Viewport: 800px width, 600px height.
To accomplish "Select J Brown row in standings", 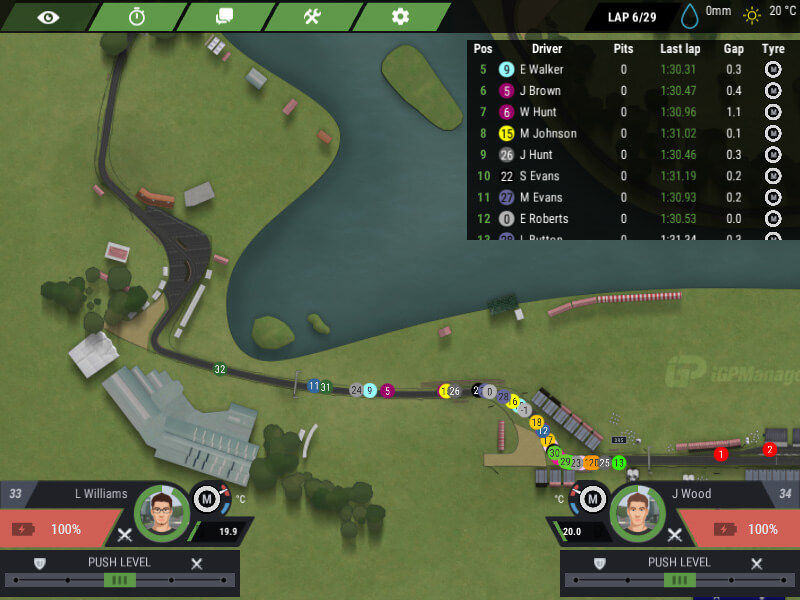I will [540, 91].
